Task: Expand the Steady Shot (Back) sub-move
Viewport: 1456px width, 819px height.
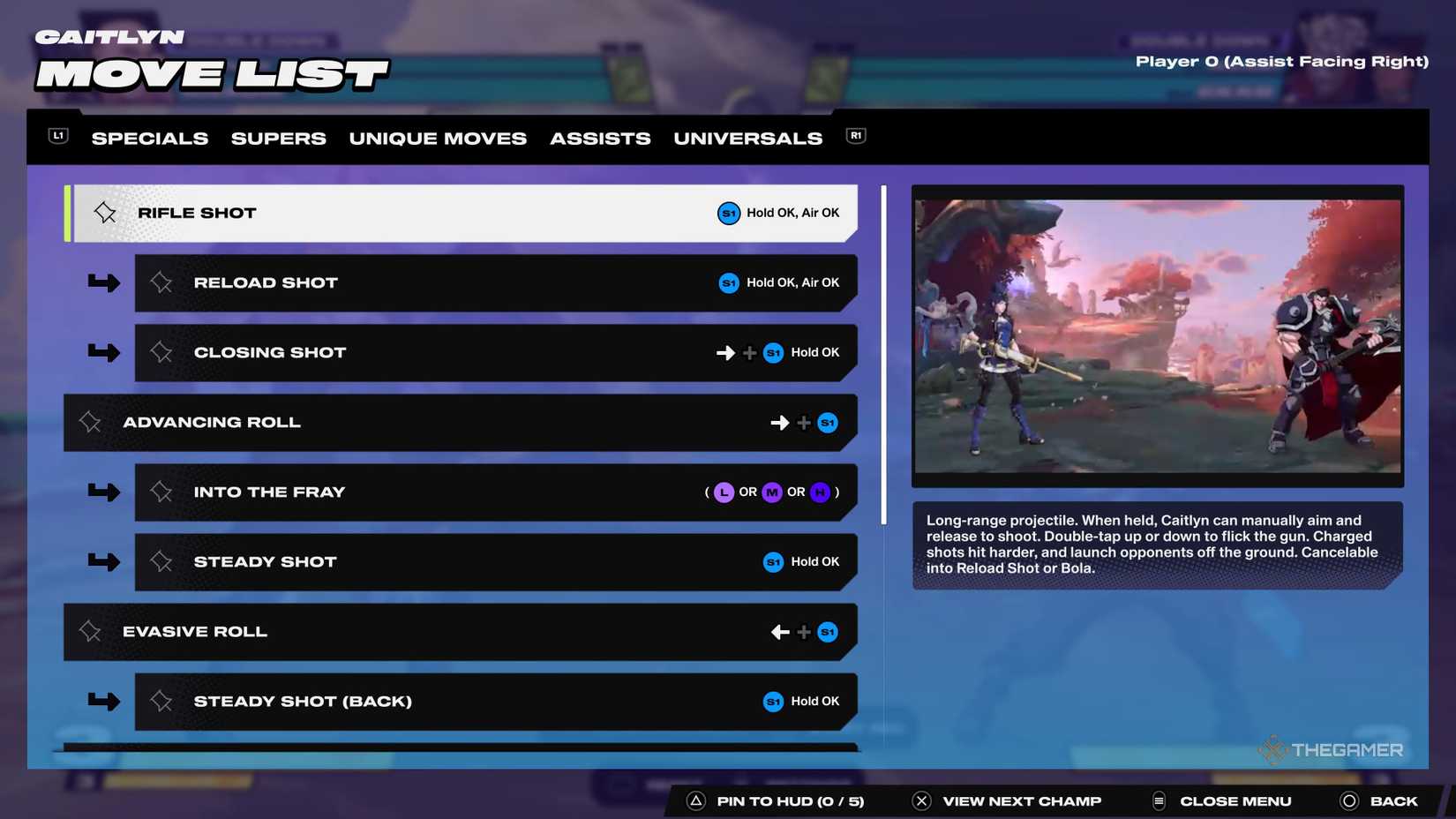Action: 494,701
